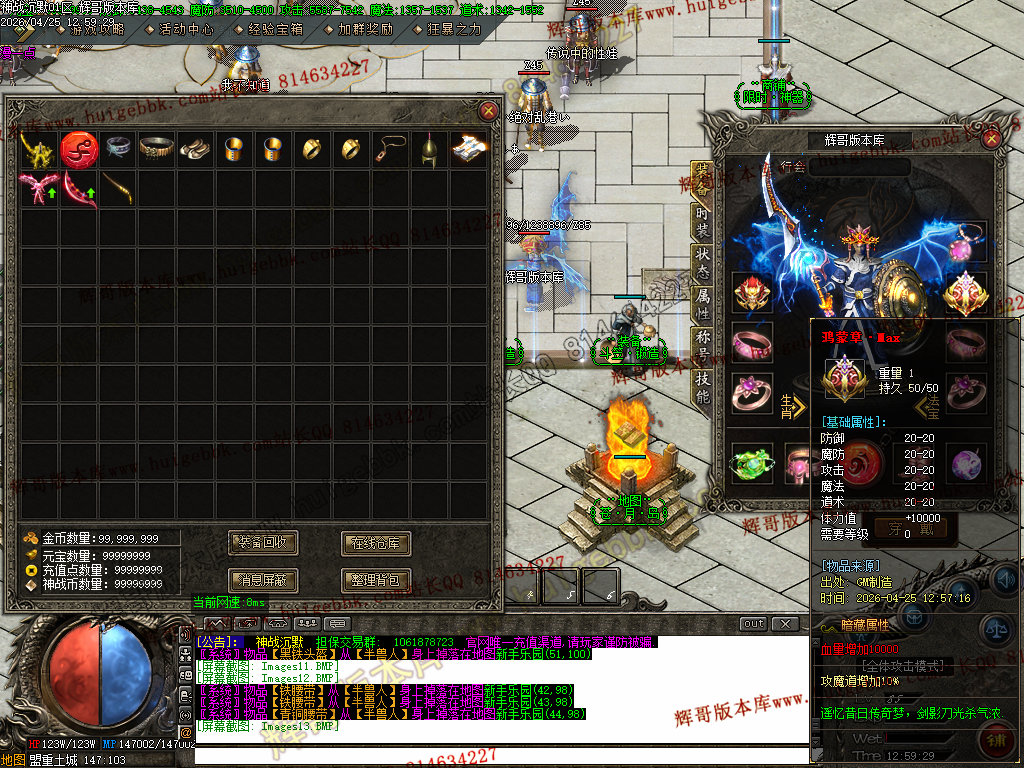
Task: Pick the bronze helmet in inventory
Action: [x=429, y=150]
